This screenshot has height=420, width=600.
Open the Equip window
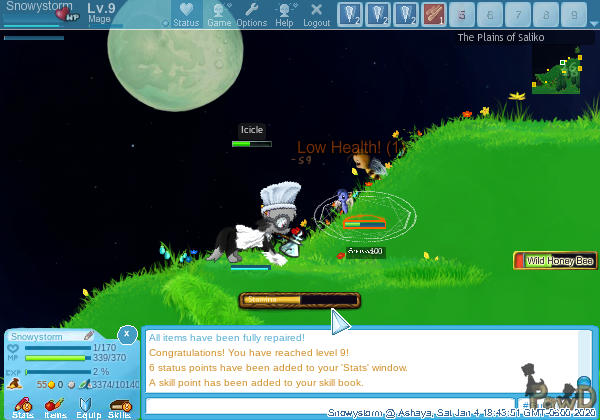click(88, 406)
